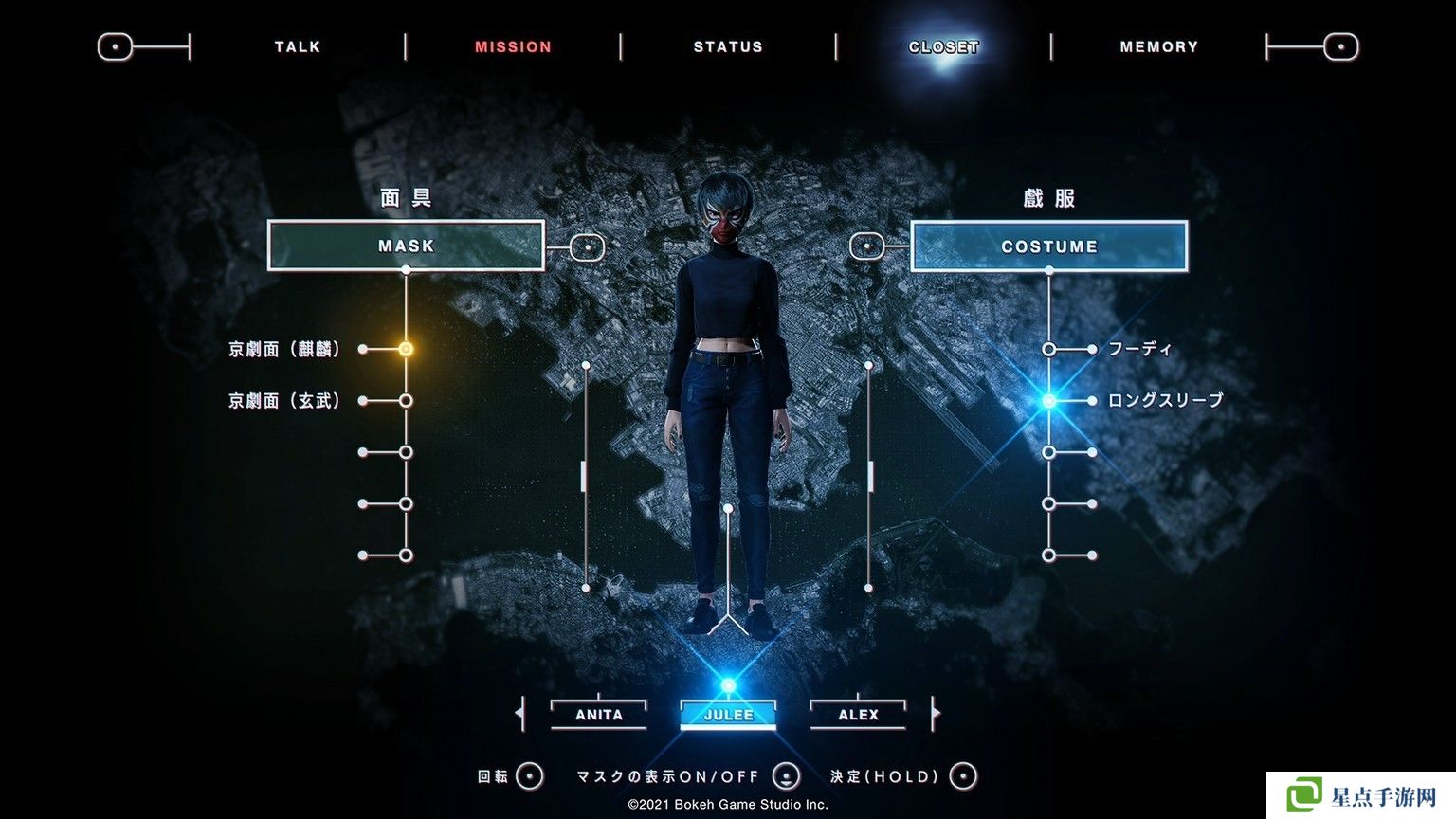Equip the 京劇面（玄武） mask

[284, 401]
